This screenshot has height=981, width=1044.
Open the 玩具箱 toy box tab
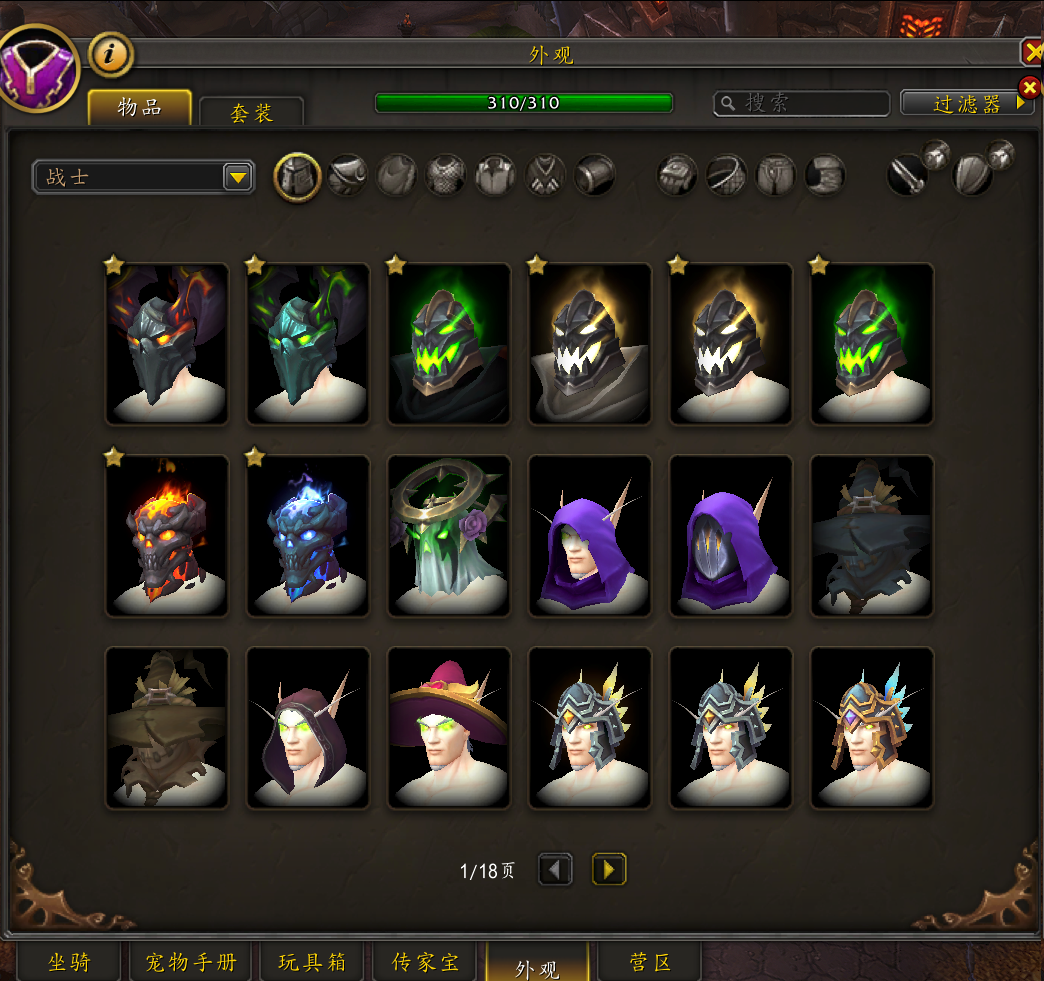313,962
